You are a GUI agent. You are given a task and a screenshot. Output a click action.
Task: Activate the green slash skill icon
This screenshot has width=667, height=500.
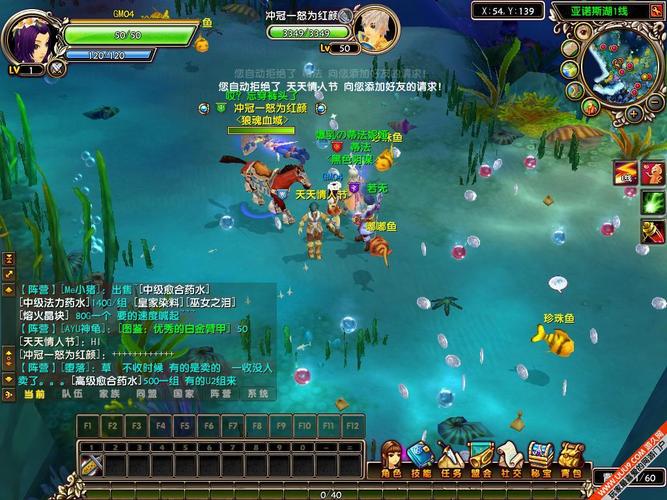[652, 202]
